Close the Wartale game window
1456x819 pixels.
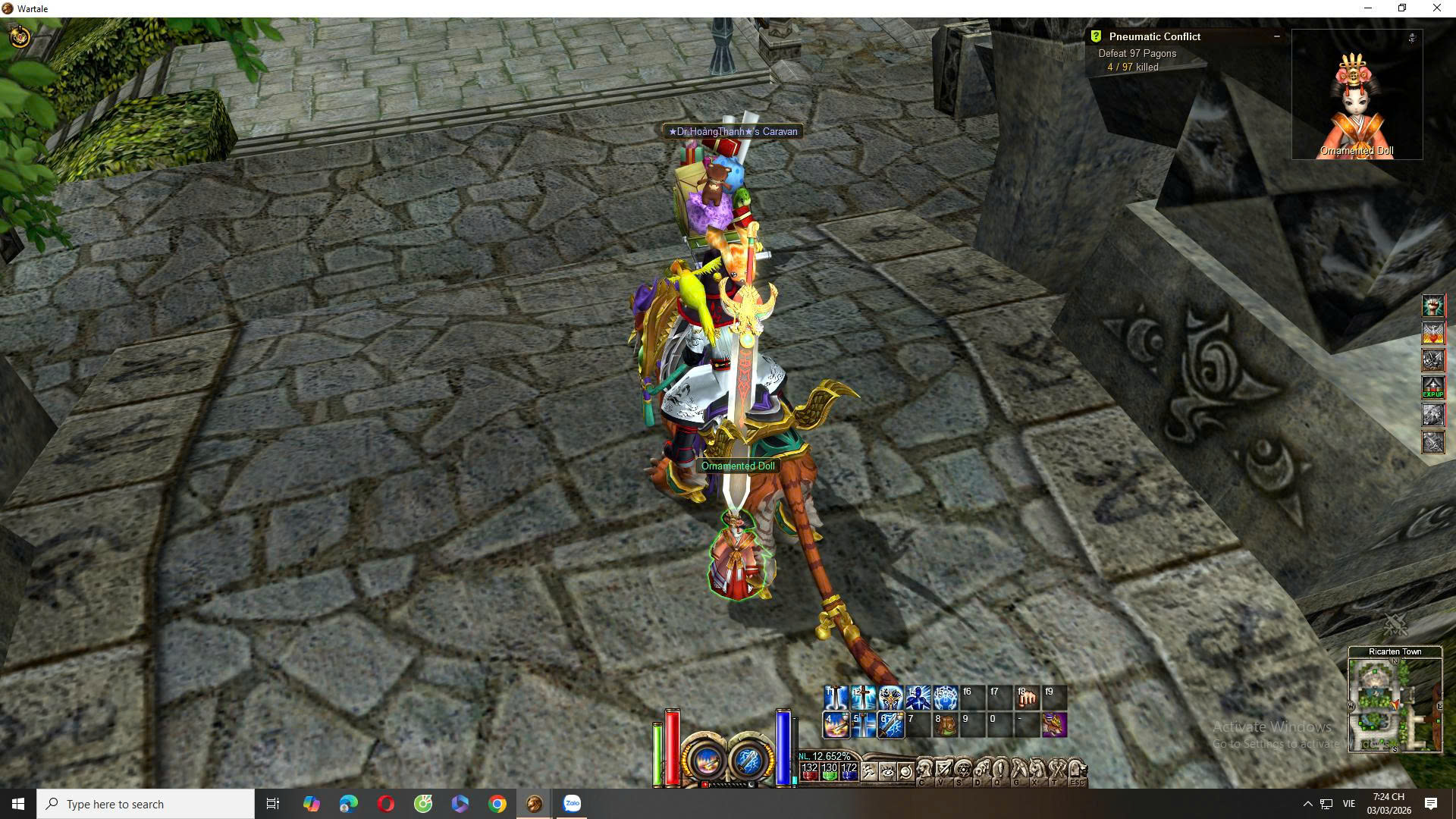pos(1436,8)
